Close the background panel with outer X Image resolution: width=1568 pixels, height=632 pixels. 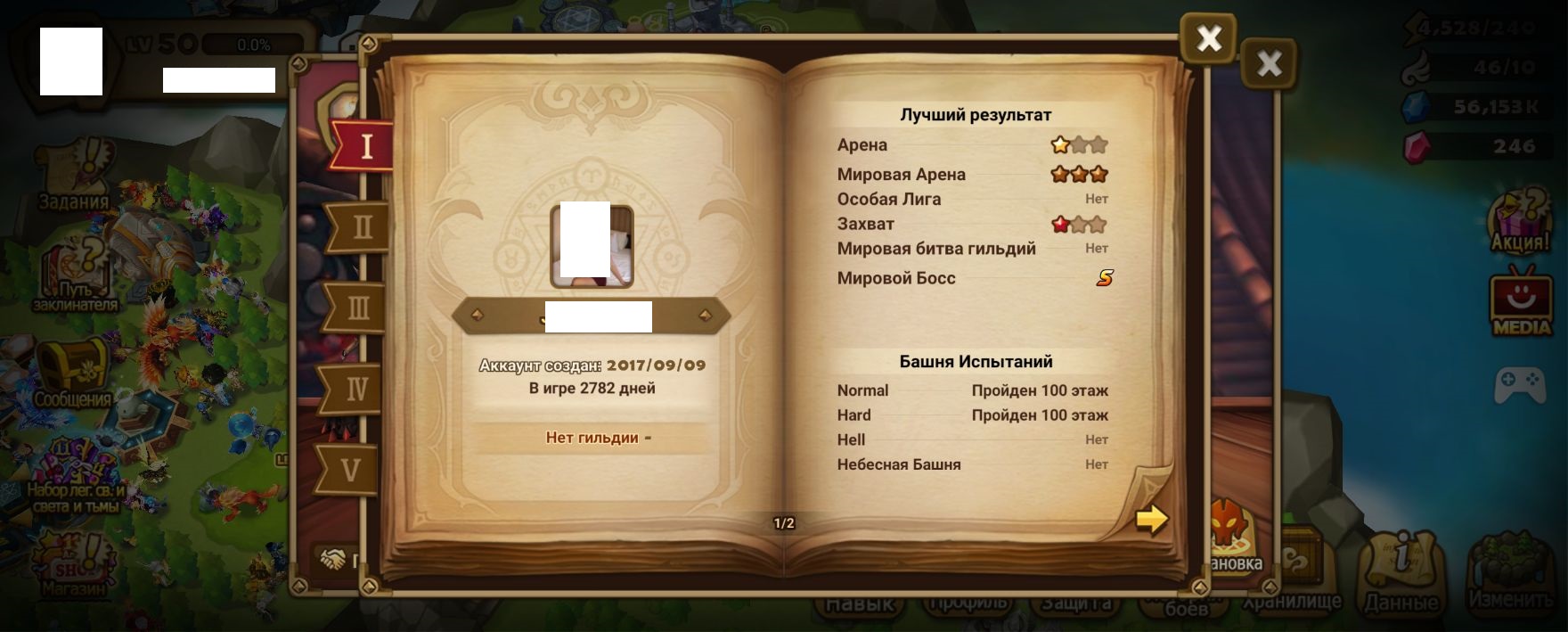pyautogui.click(x=1269, y=63)
